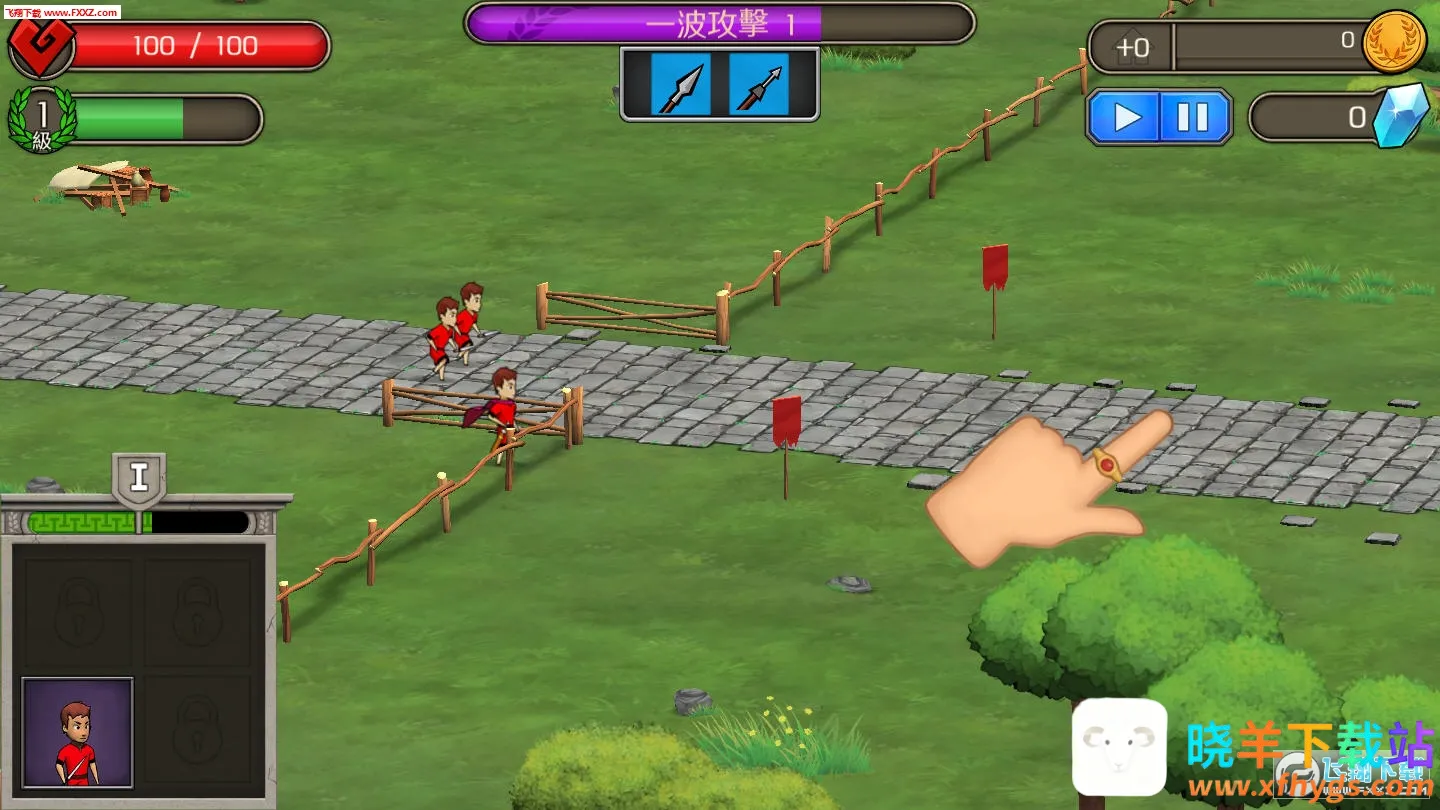Tap the blue crystal gem icon
The width and height of the screenshot is (1440, 810).
coord(1401,115)
